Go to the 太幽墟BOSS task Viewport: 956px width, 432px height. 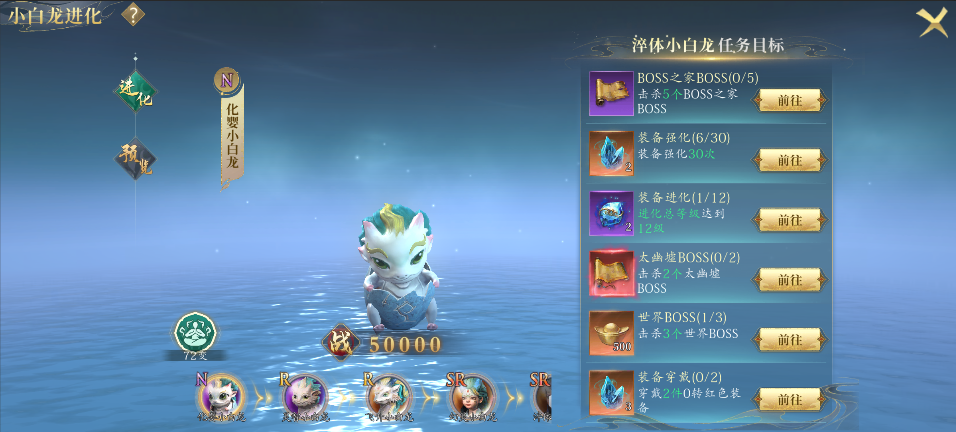coord(790,280)
